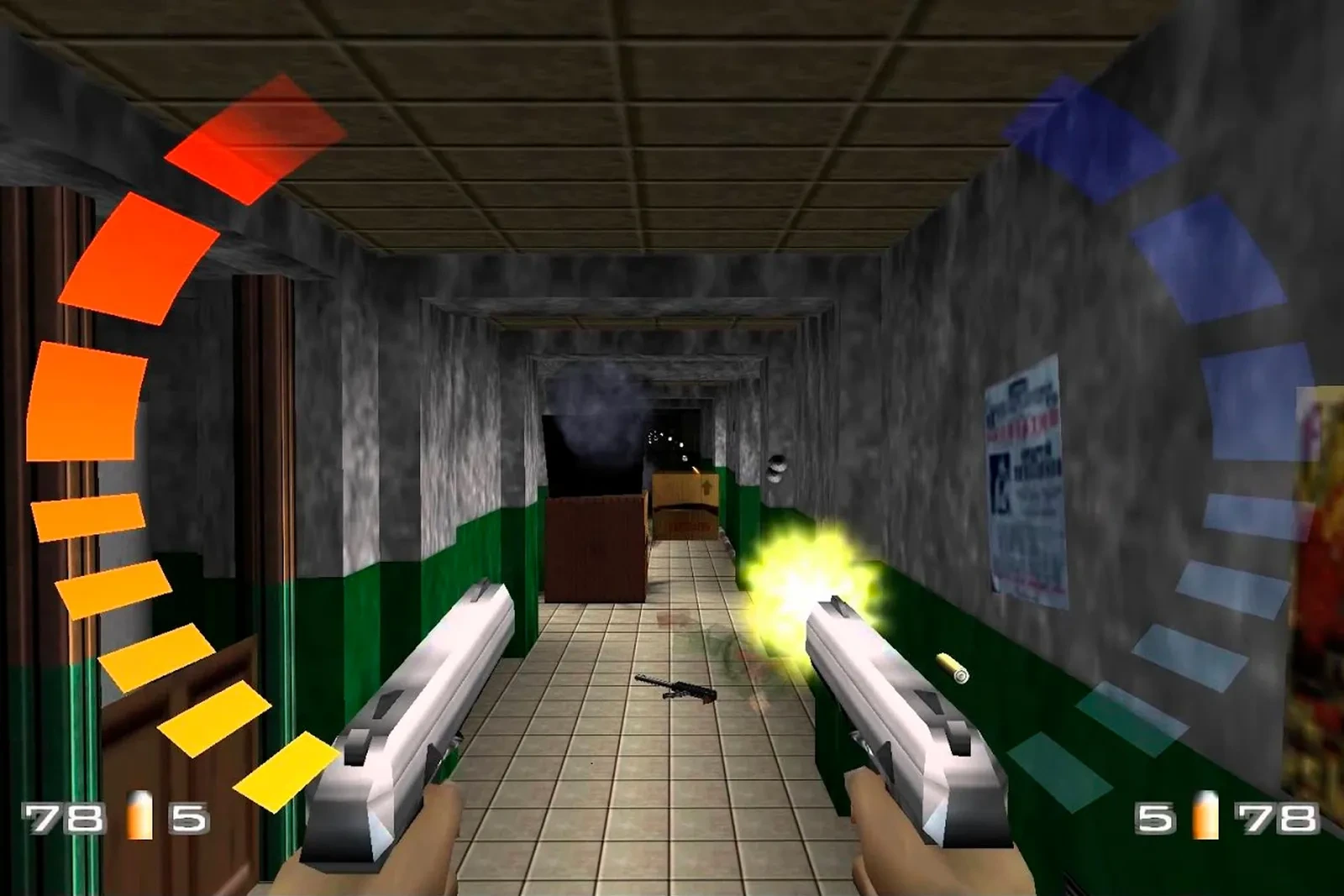Click the bullet icon in the right ammo display
The width and height of the screenshot is (1344, 896).
(x=1205, y=815)
